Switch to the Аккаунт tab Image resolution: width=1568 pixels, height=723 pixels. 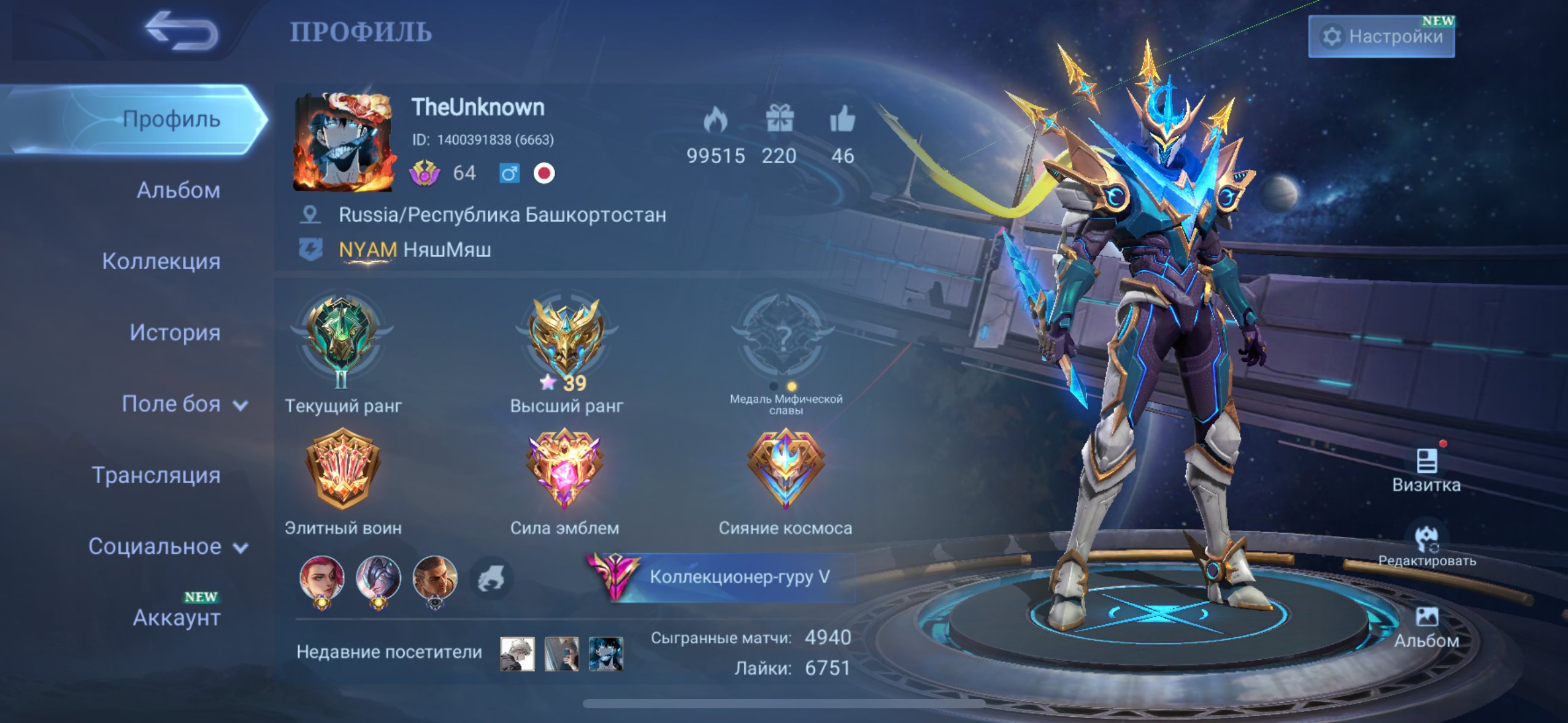coord(177,617)
